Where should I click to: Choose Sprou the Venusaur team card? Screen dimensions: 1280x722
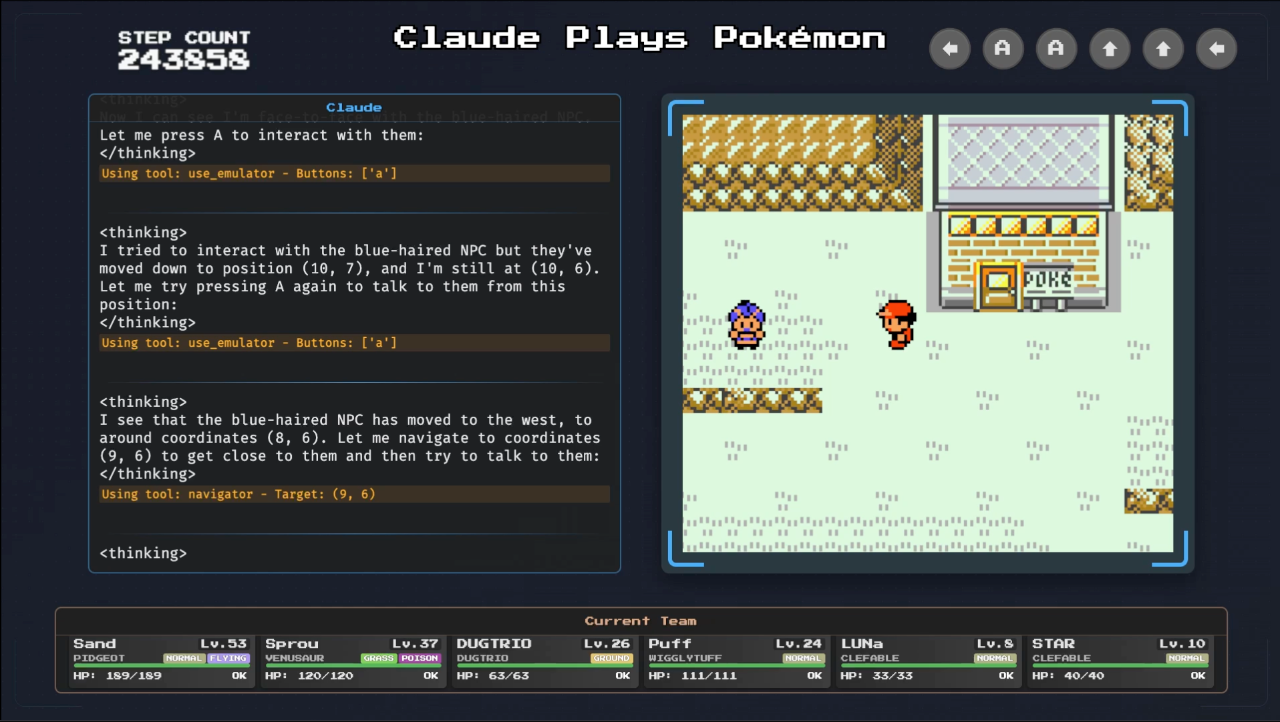pos(352,660)
